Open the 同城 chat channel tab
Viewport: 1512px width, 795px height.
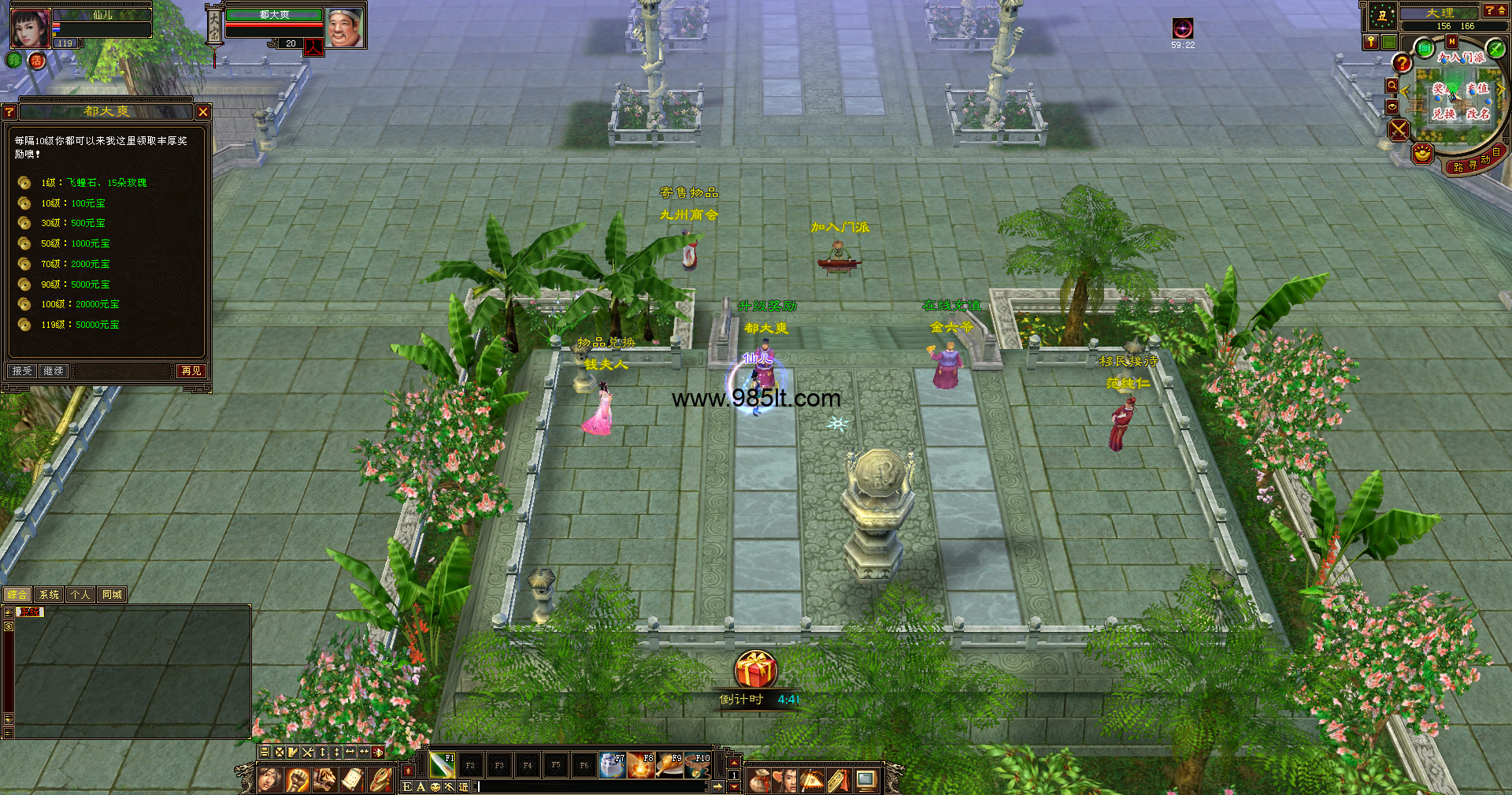point(112,595)
